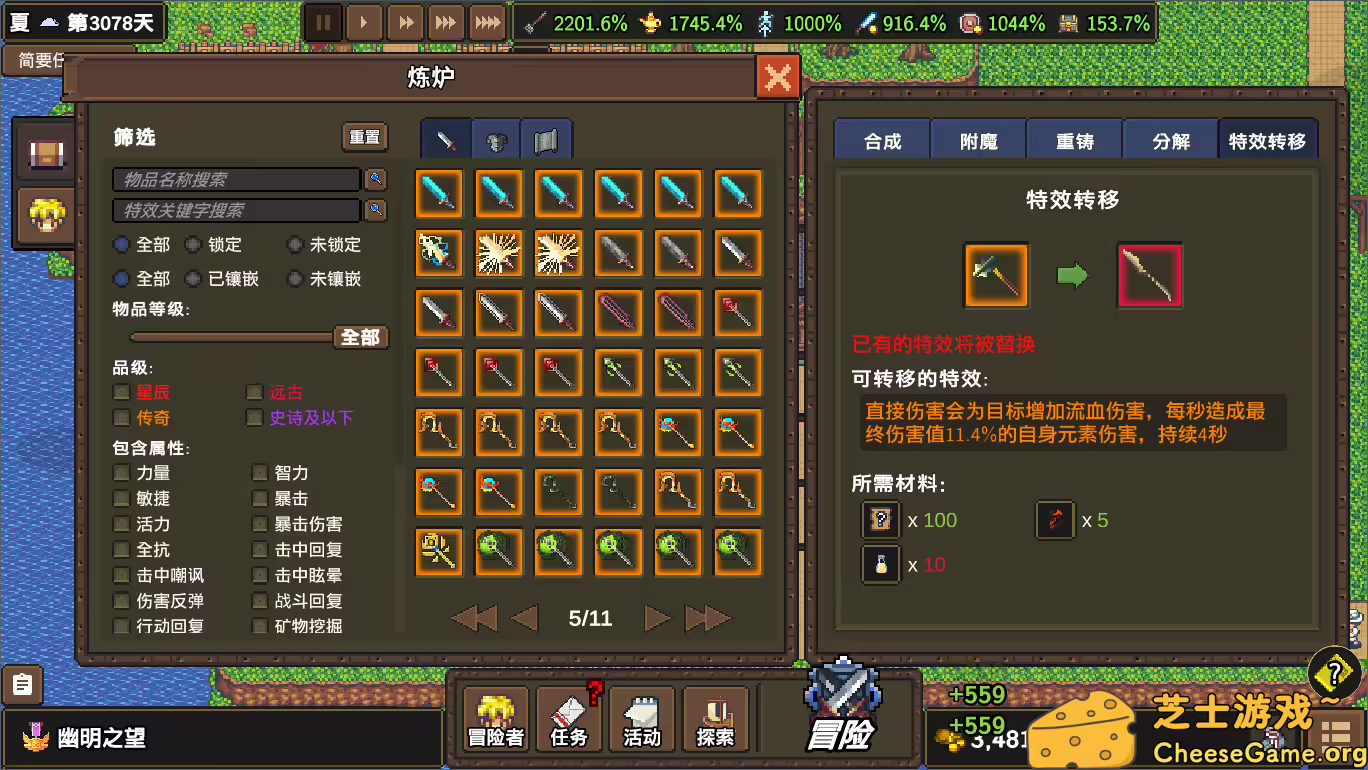
Task: Click the magnifier icon next to item name search
Action: (378, 179)
